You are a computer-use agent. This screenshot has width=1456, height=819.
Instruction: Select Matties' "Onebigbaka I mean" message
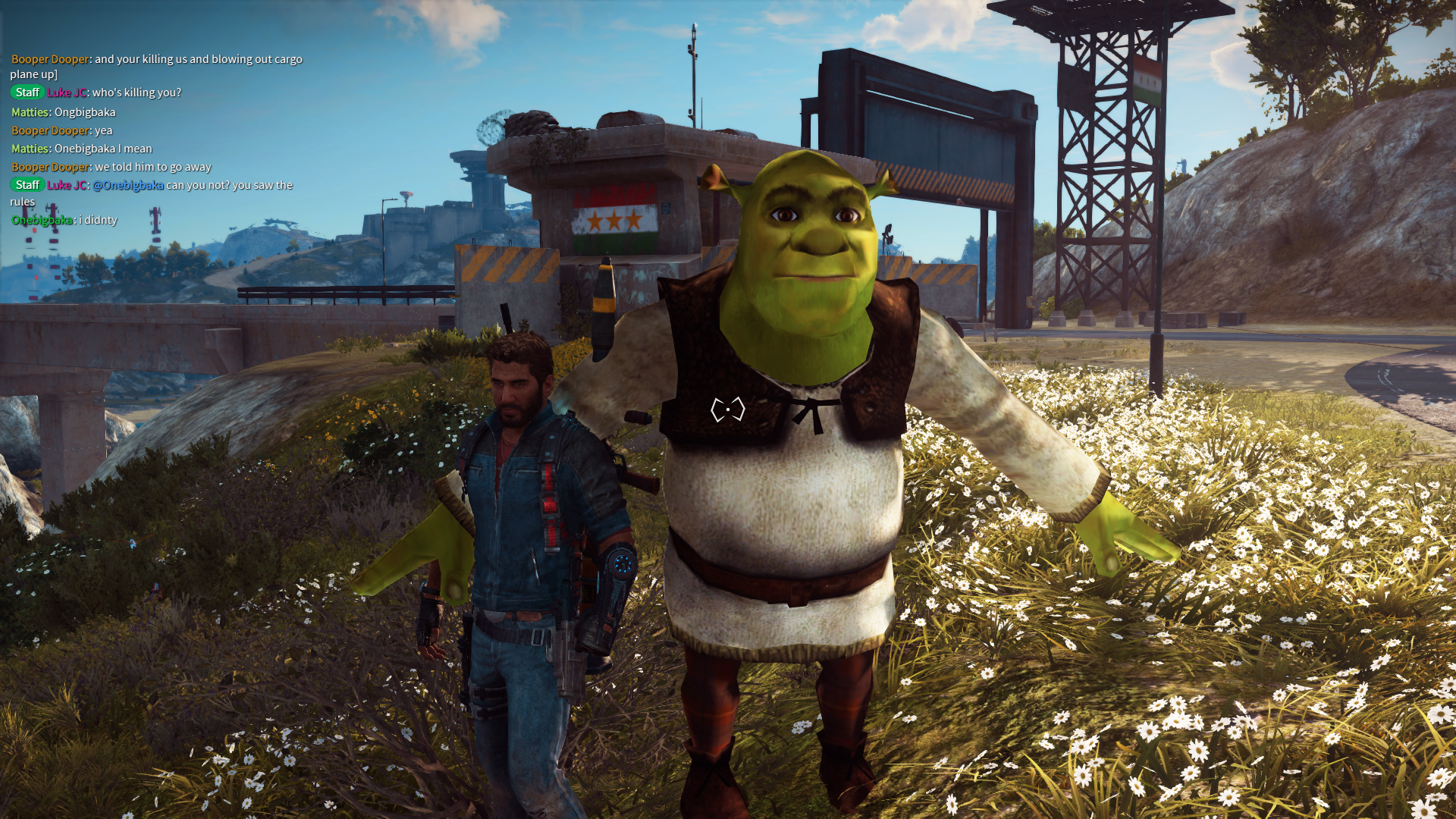point(102,149)
